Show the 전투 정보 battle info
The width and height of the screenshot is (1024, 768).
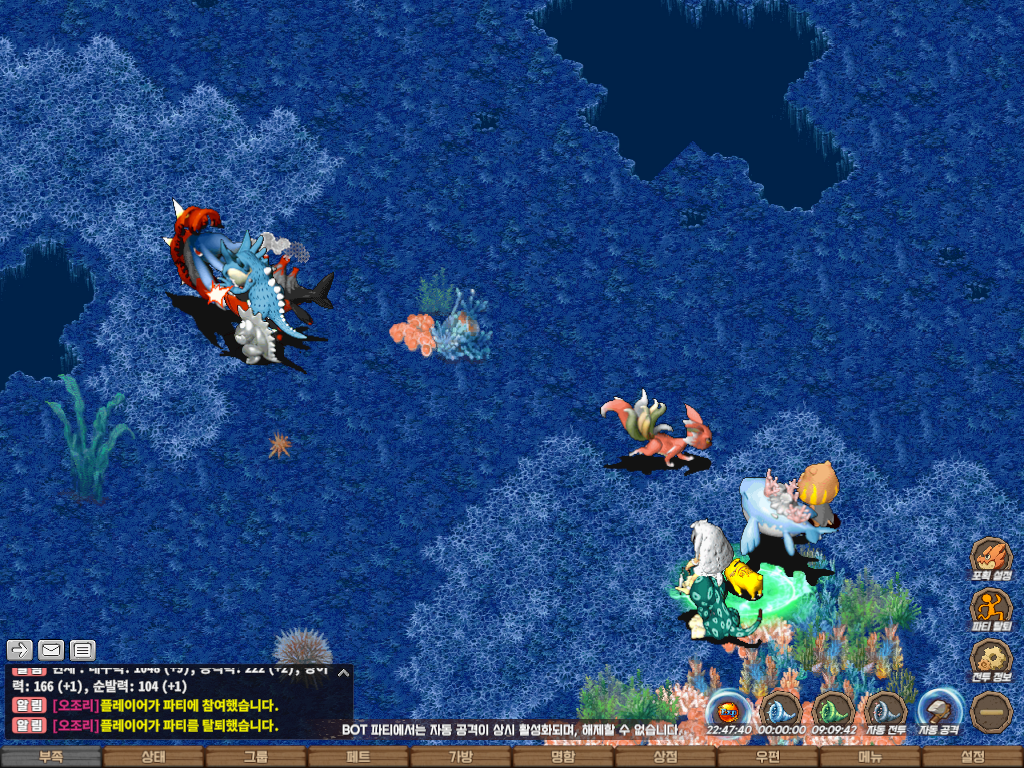[x=991, y=659]
